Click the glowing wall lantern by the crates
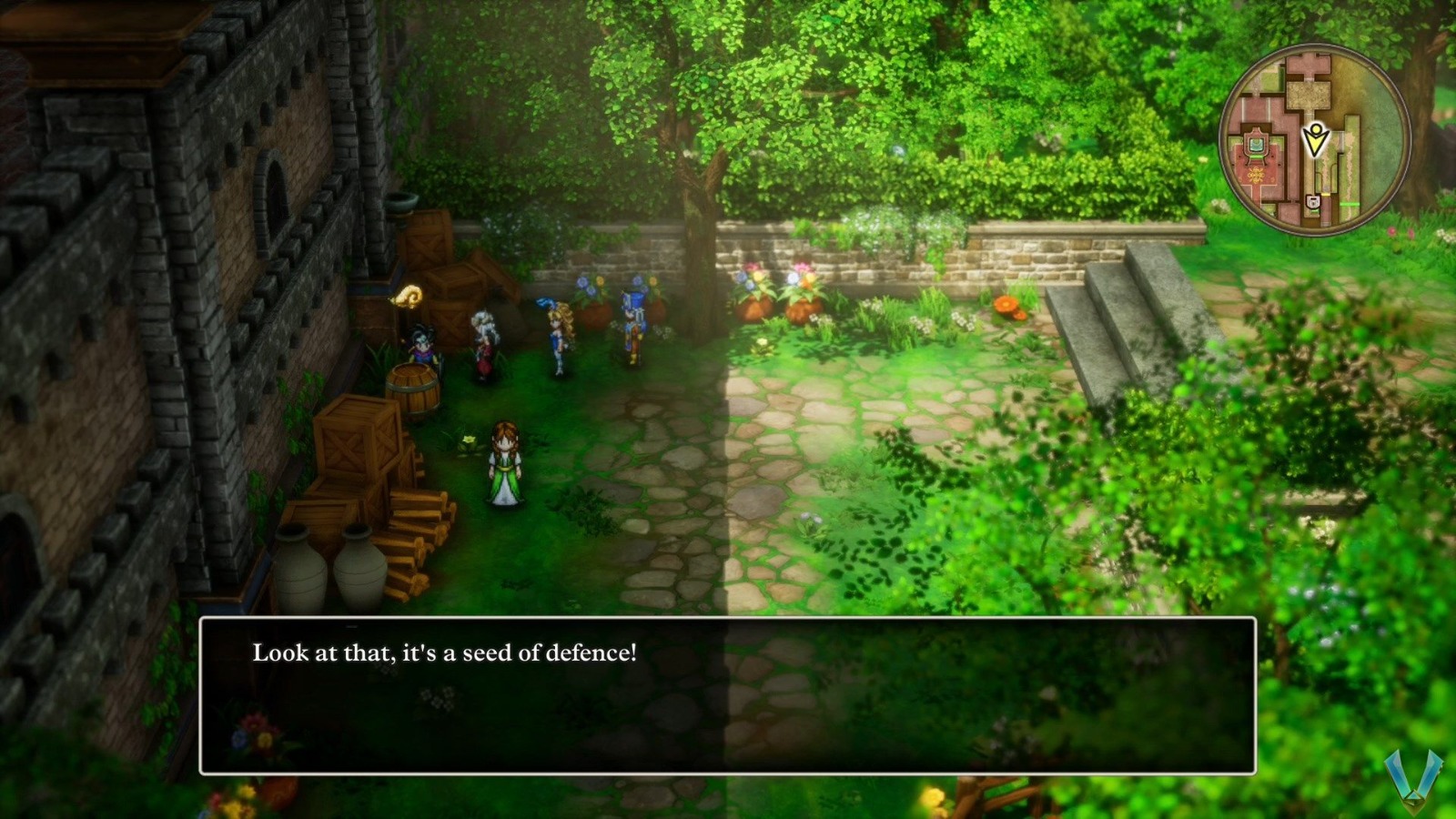 [x=409, y=297]
